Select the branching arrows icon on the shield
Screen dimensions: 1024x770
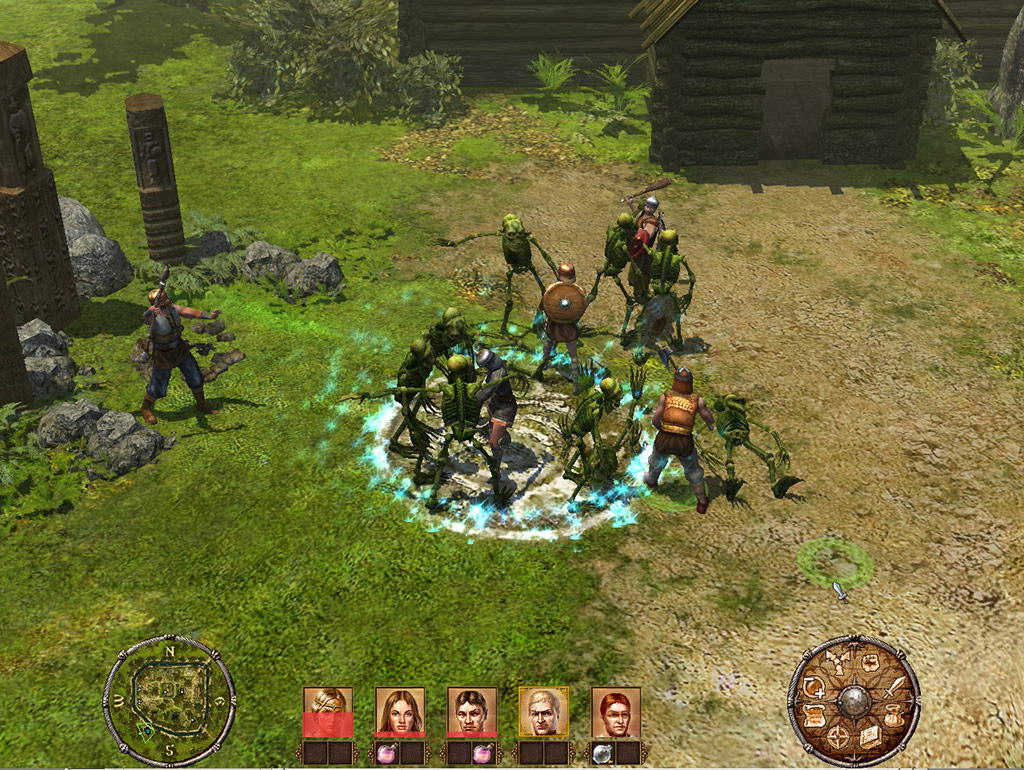pos(838,663)
